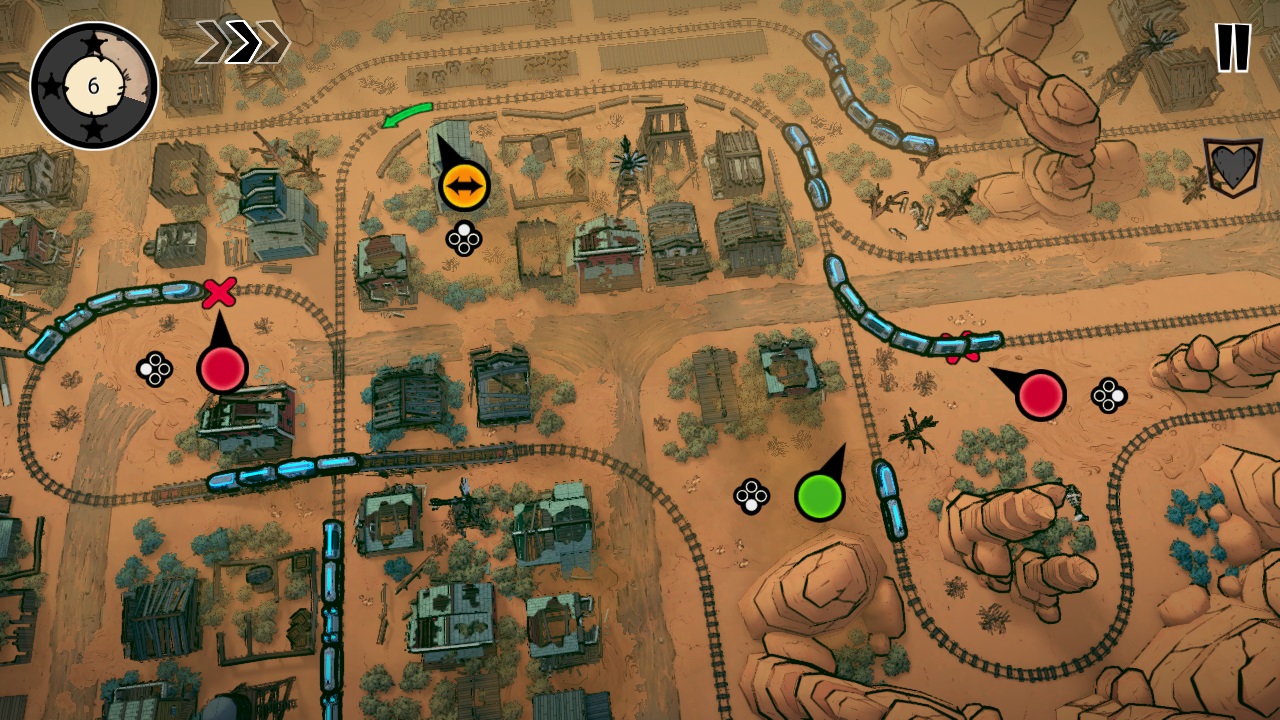Switch the green go signal to stop
This screenshot has width=1280, height=720.
[x=819, y=494]
